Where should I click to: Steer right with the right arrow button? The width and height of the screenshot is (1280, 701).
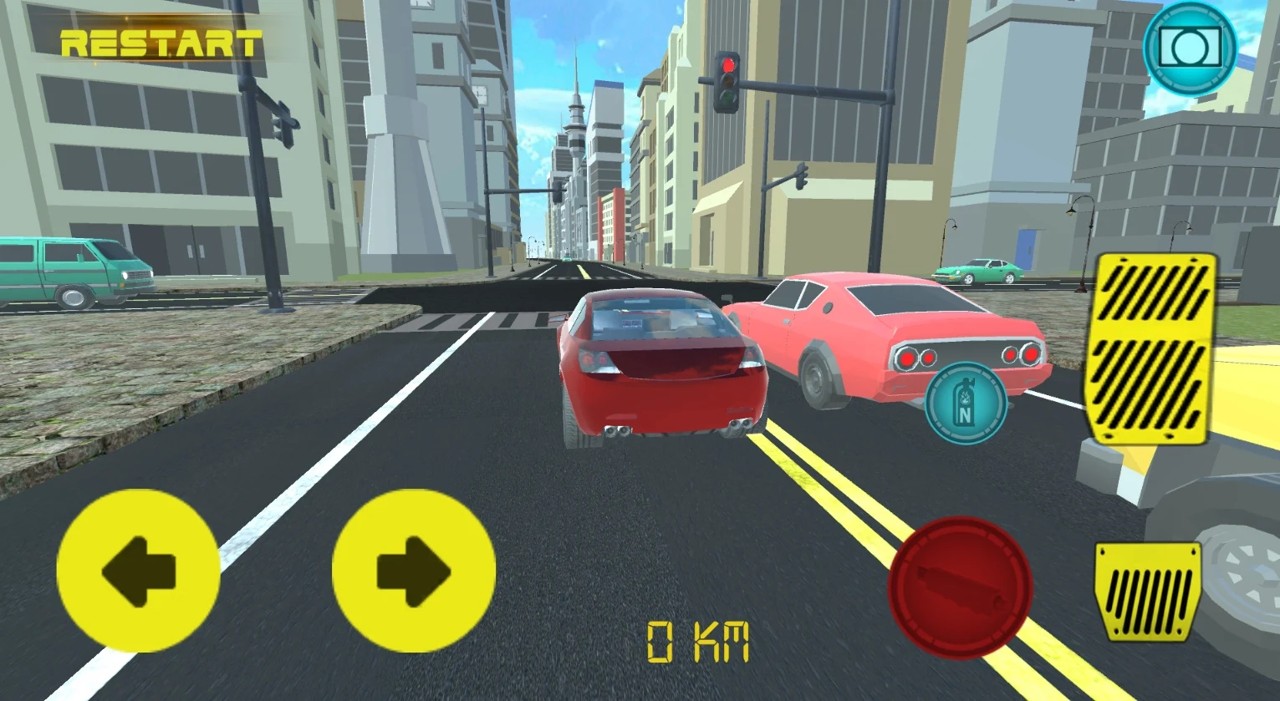point(413,571)
